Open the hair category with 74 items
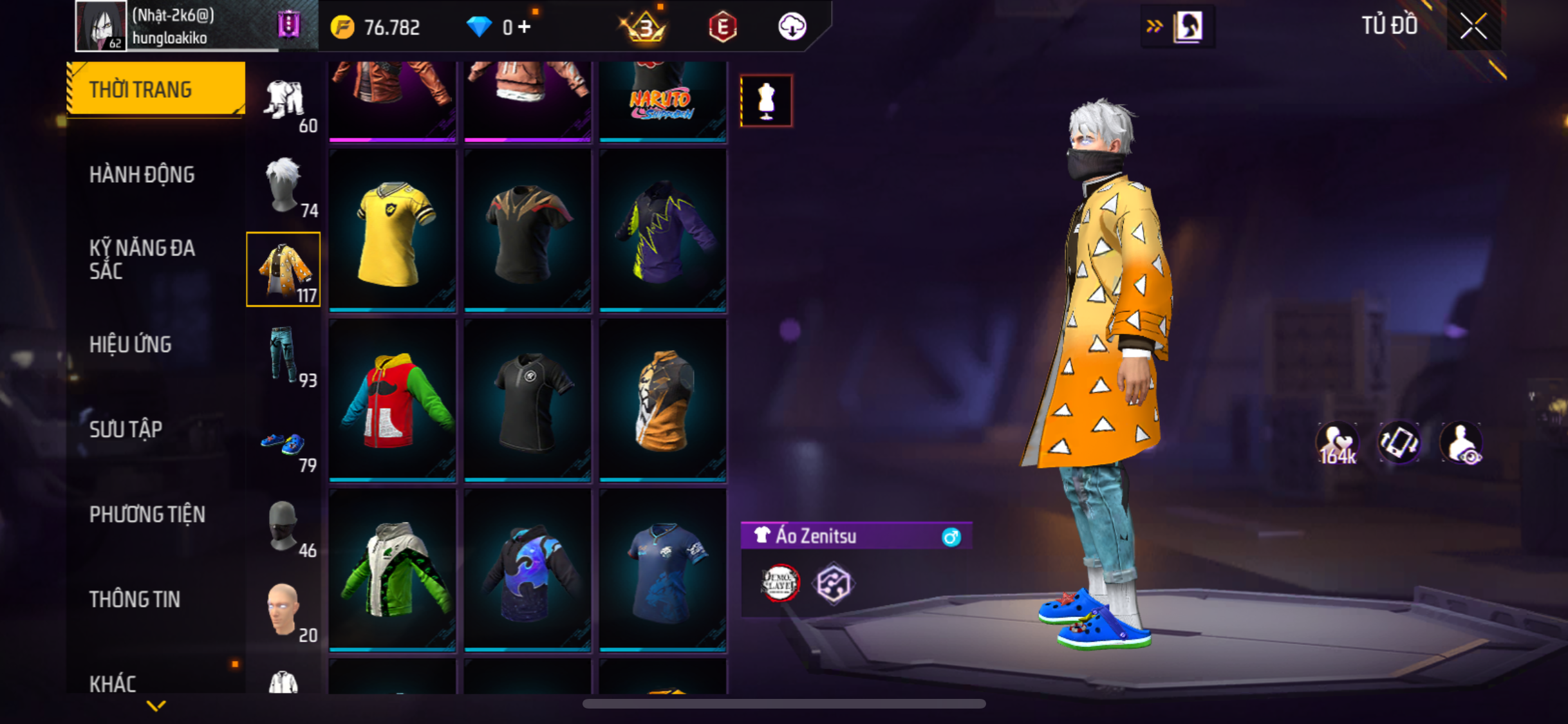The height and width of the screenshot is (724, 1568). [284, 185]
